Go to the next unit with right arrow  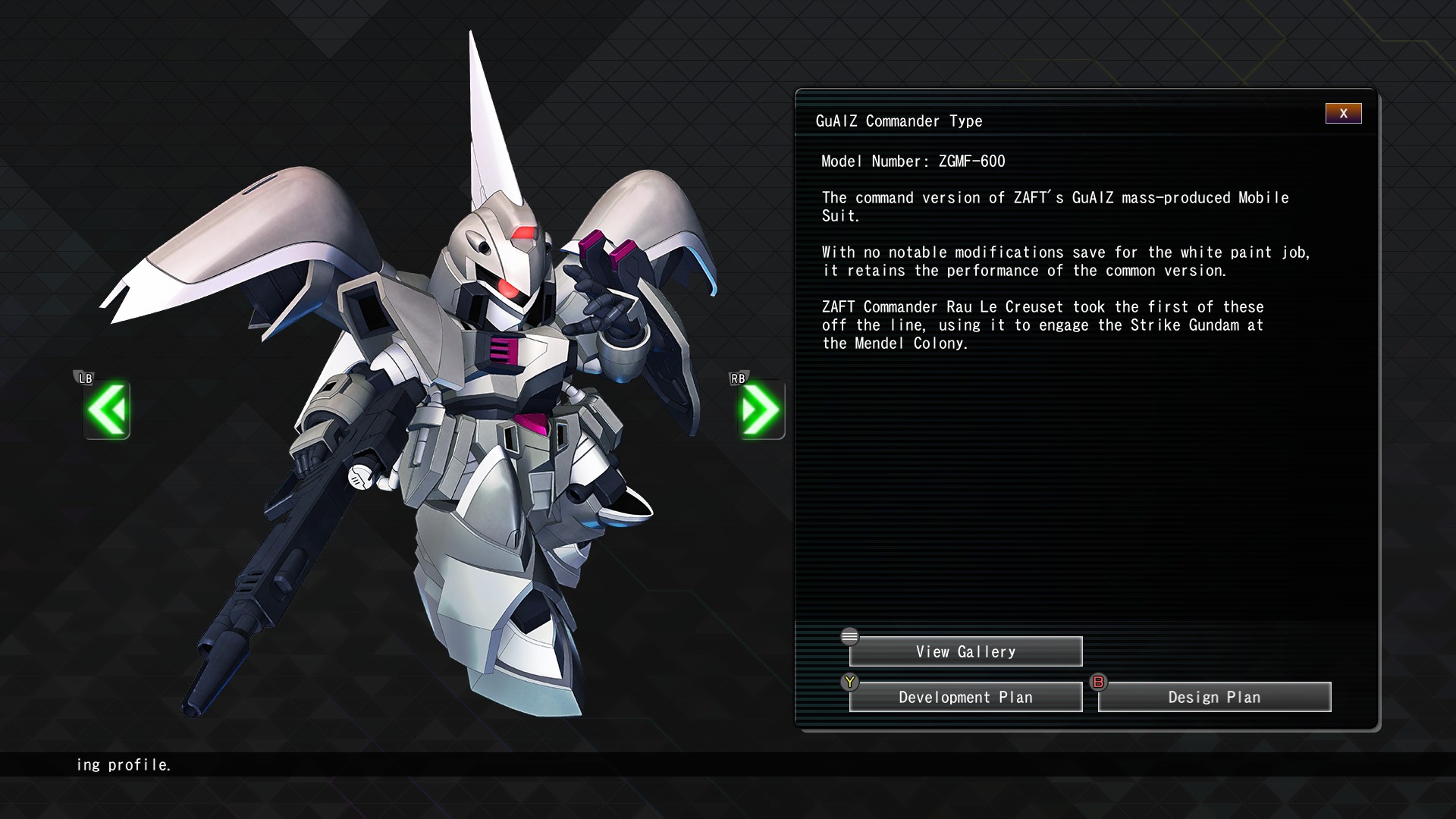(x=761, y=410)
